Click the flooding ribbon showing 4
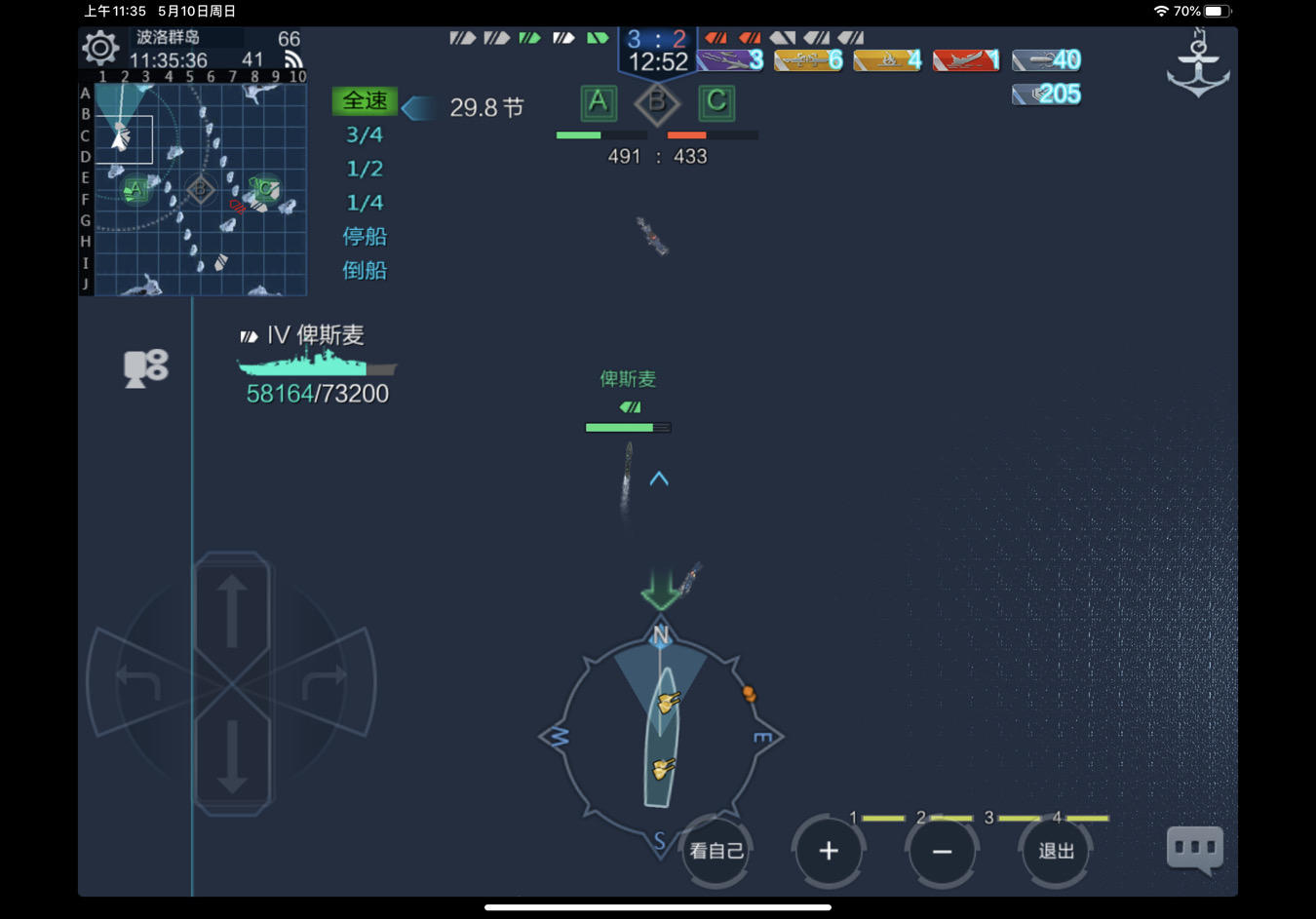The height and width of the screenshot is (919, 1316). (x=887, y=60)
